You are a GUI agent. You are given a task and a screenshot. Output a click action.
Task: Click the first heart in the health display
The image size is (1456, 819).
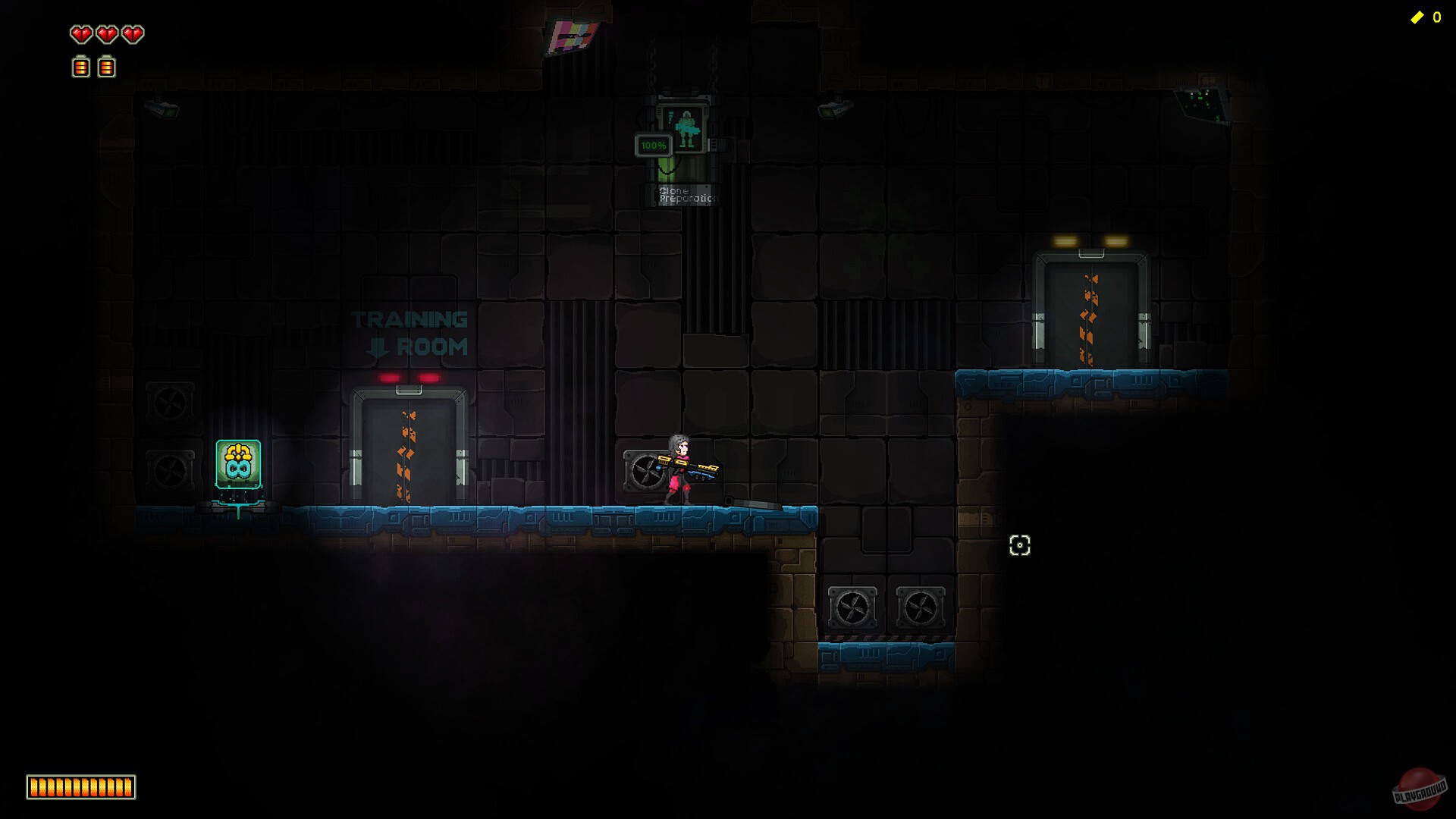[80, 34]
